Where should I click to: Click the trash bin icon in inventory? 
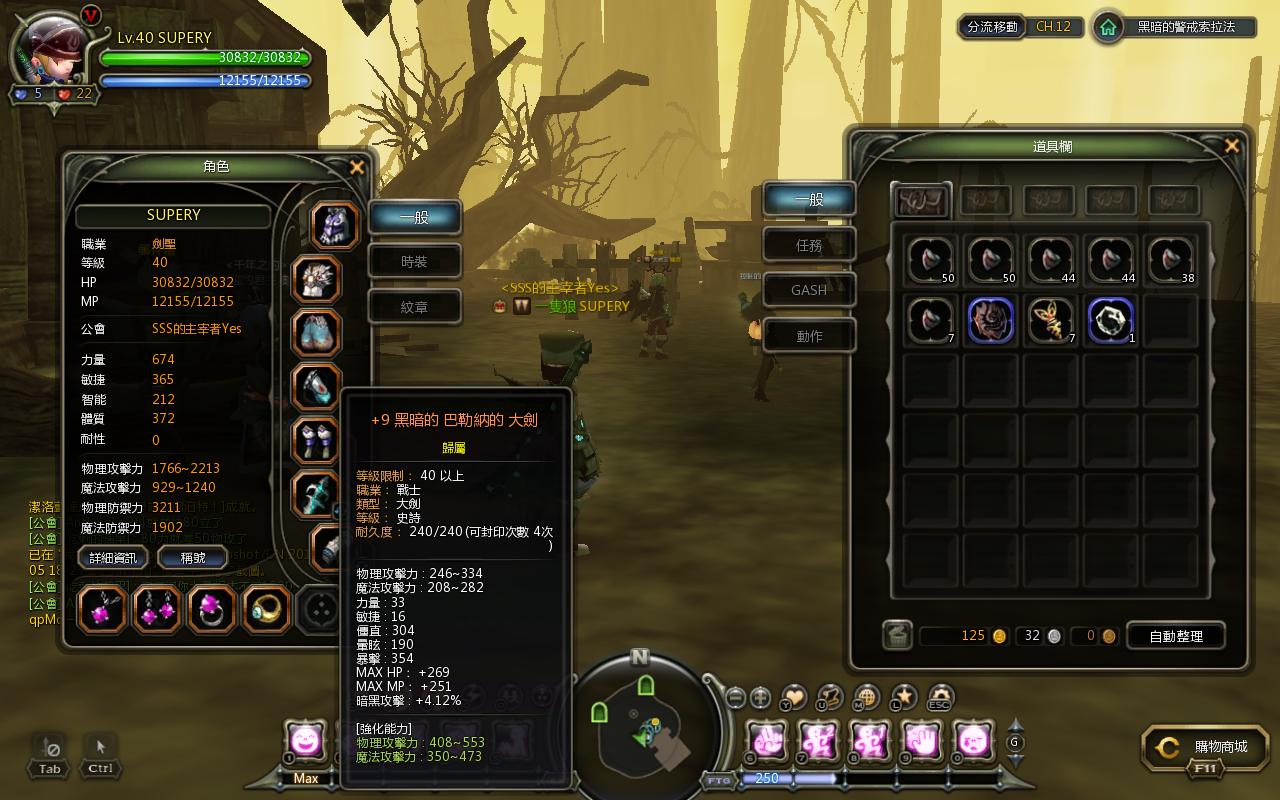[x=897, y=636]
